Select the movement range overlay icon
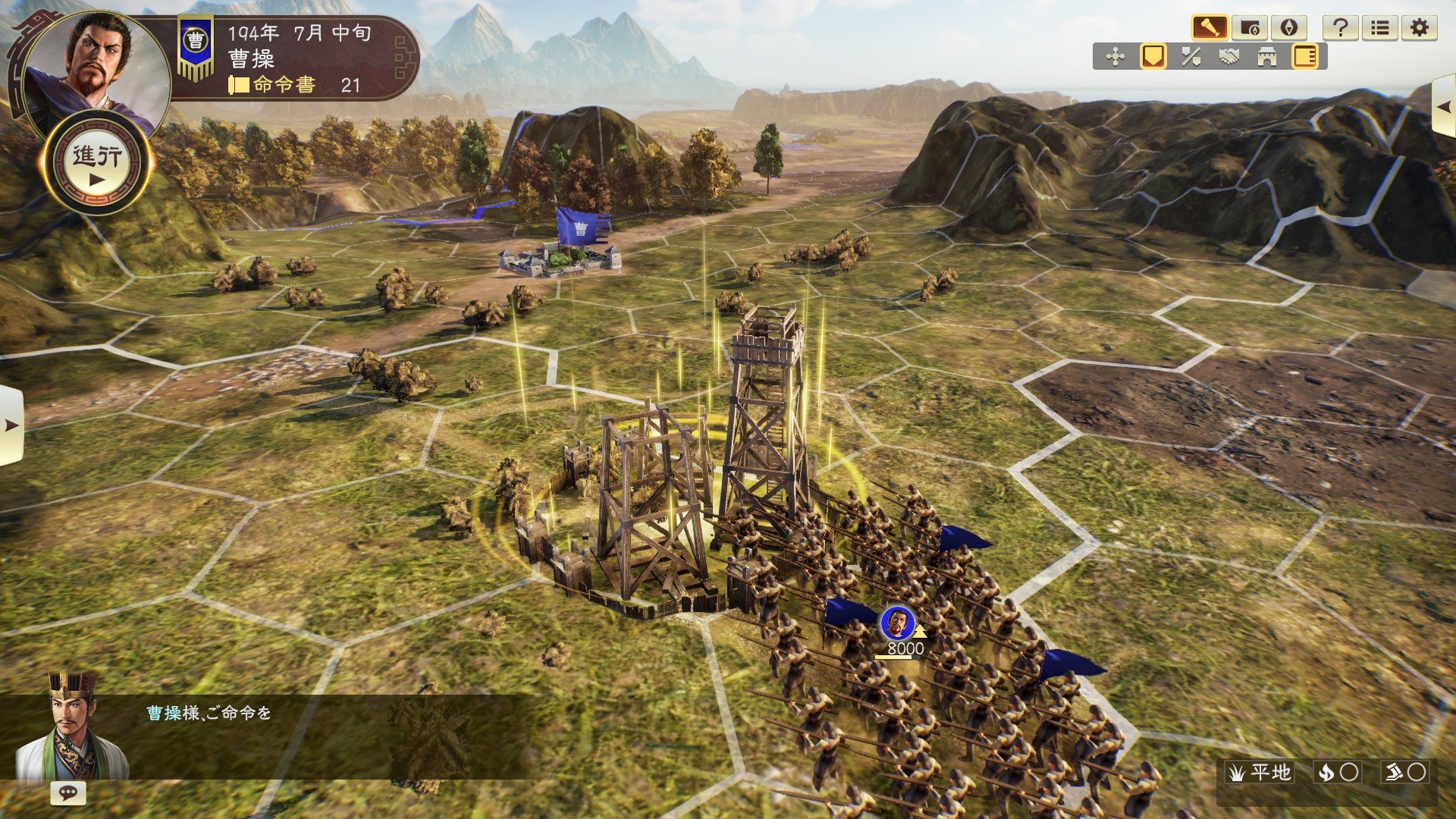Screen dimensions: 1456x819 coord(1116,57)
